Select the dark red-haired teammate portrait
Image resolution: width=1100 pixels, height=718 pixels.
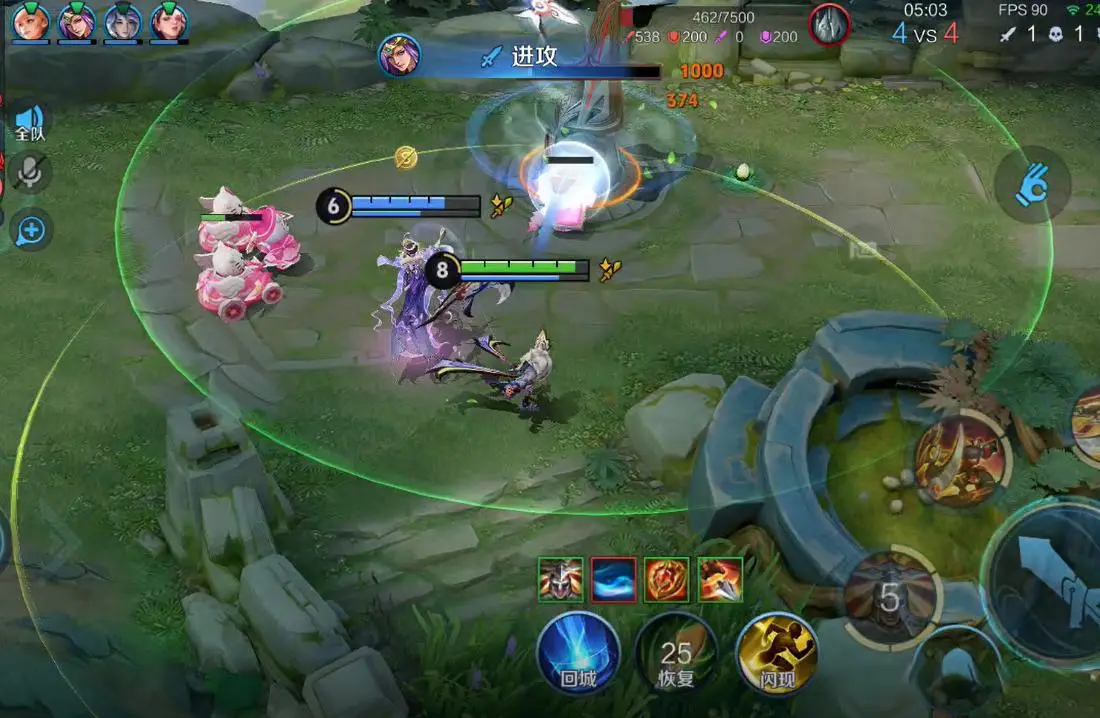tap(169, 21)
